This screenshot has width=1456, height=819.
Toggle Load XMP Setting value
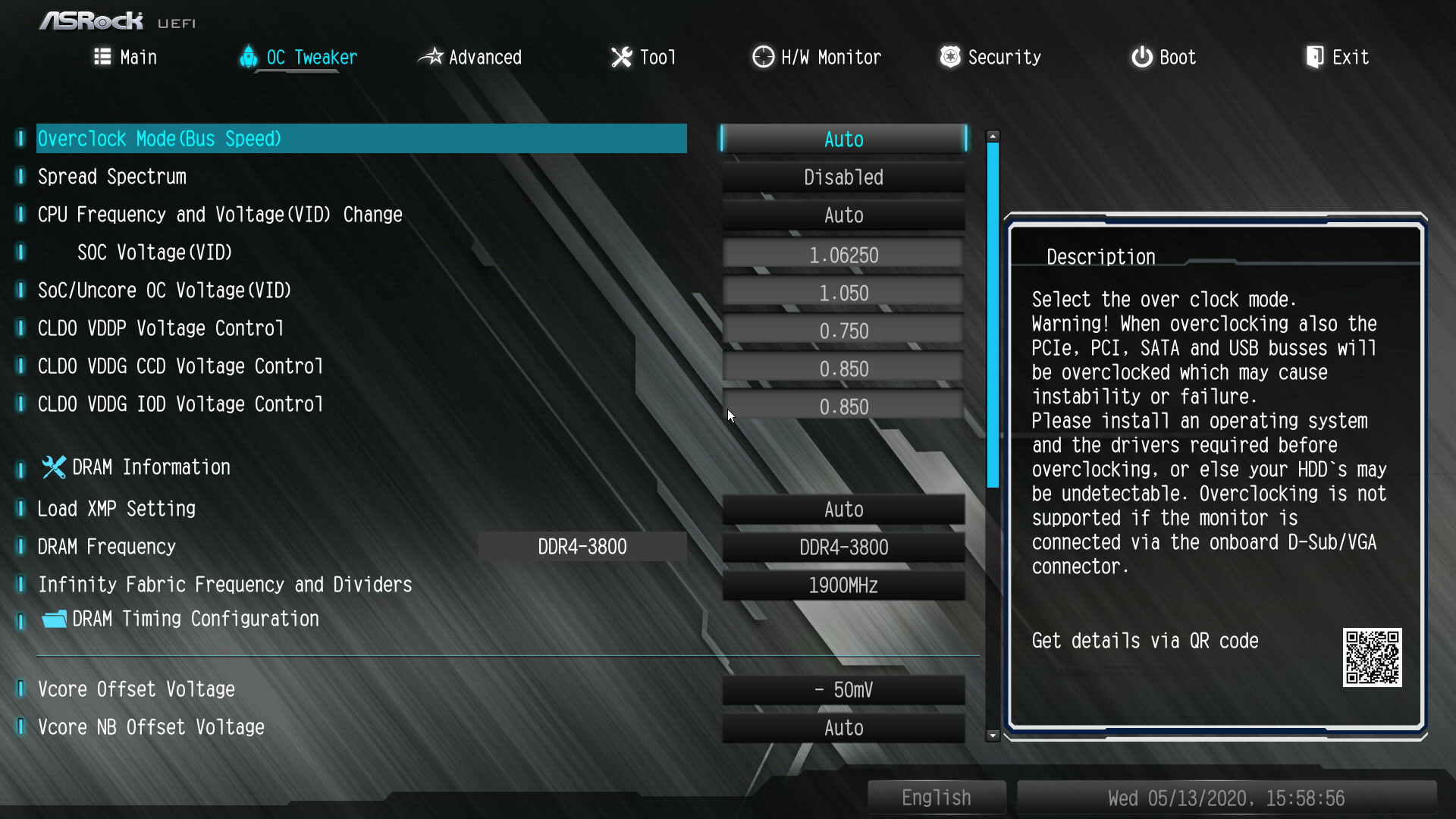(843, 509)
